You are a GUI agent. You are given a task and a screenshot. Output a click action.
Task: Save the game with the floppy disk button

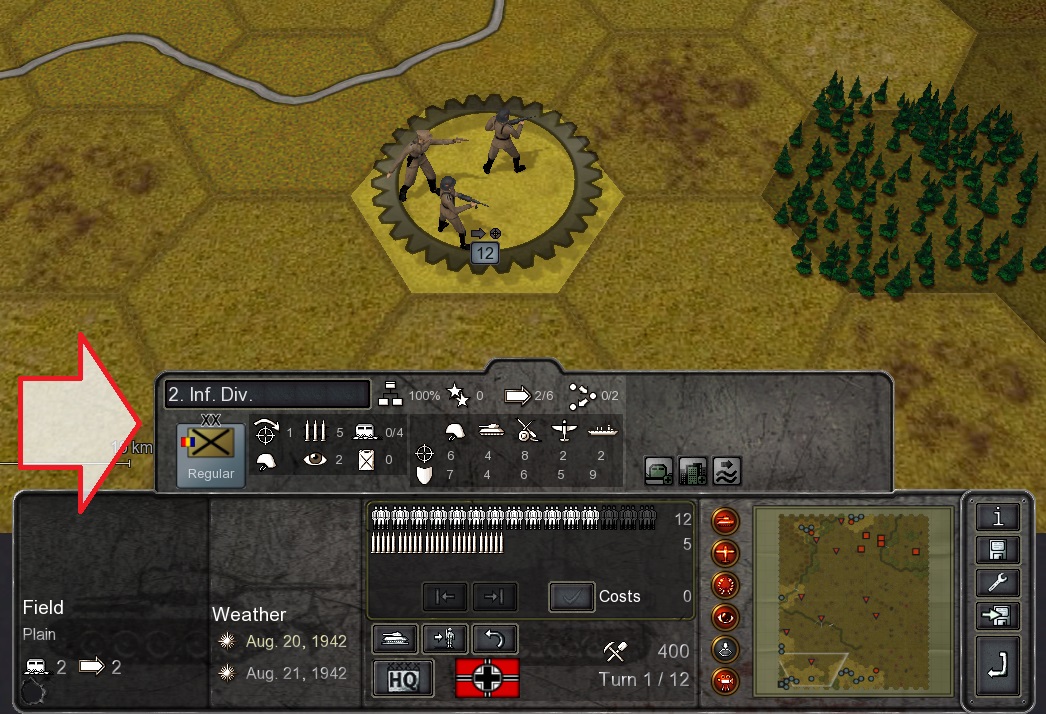click(999, 550)
